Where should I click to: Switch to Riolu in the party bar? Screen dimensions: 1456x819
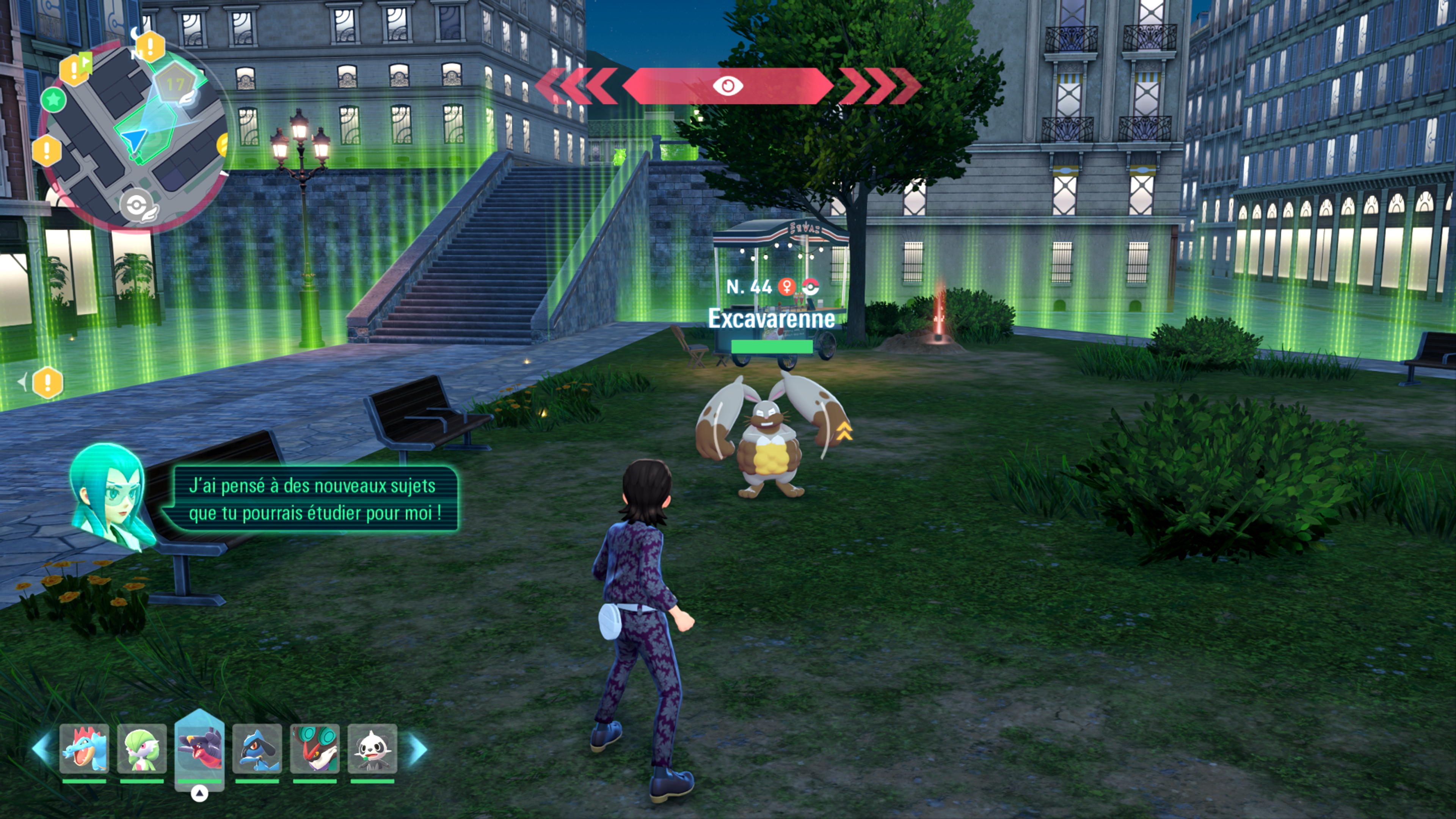257,749
